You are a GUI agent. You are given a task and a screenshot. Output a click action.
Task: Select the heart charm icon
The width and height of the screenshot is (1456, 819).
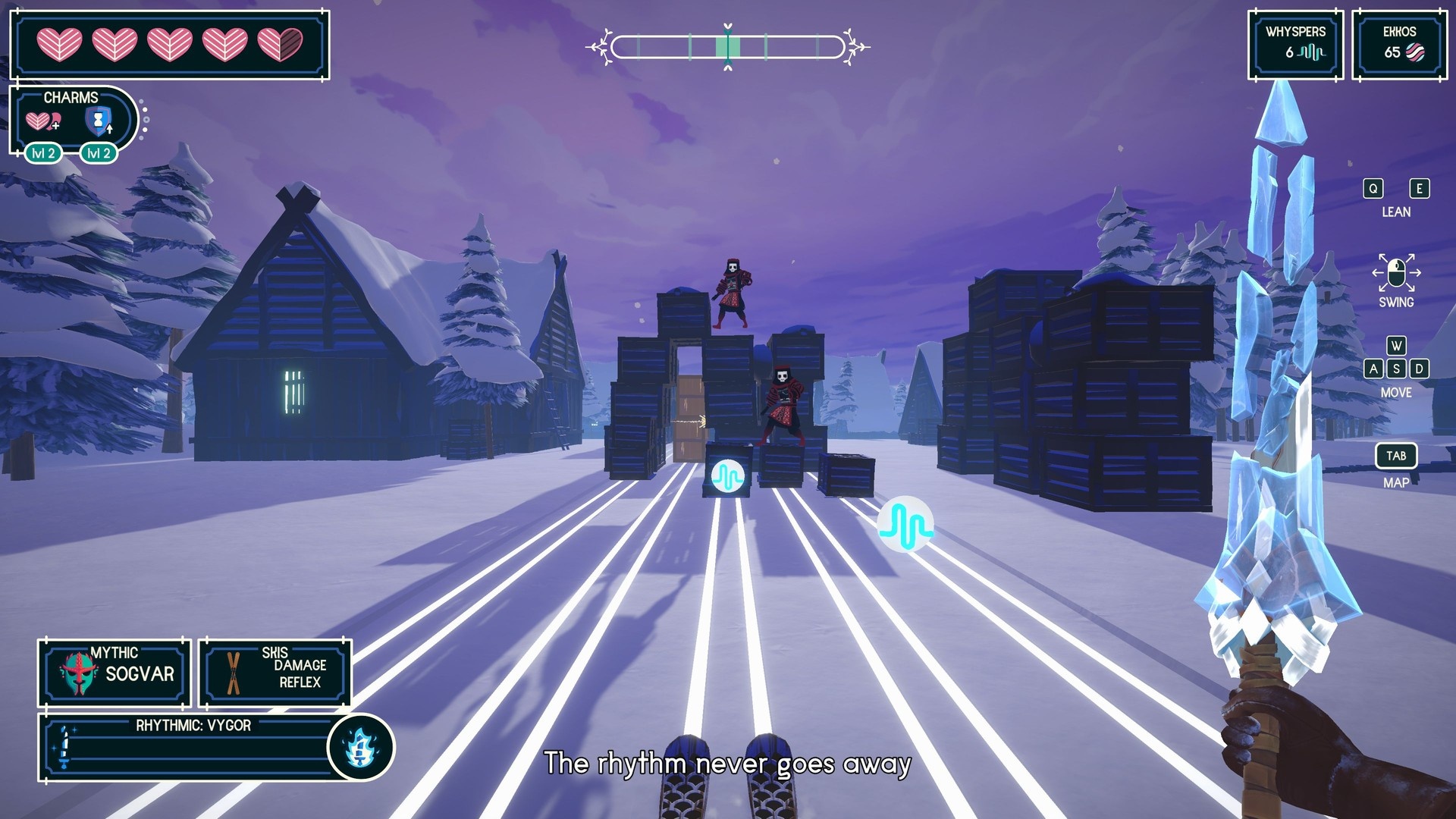[x=42, y=121]
